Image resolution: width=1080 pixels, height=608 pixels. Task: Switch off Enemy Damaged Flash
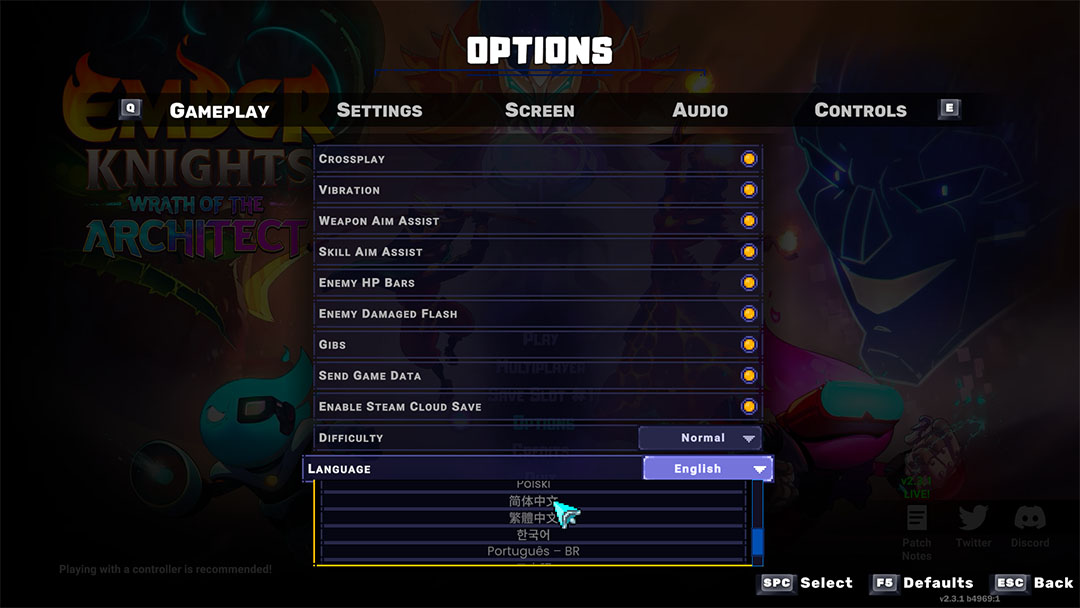(749, 314)
